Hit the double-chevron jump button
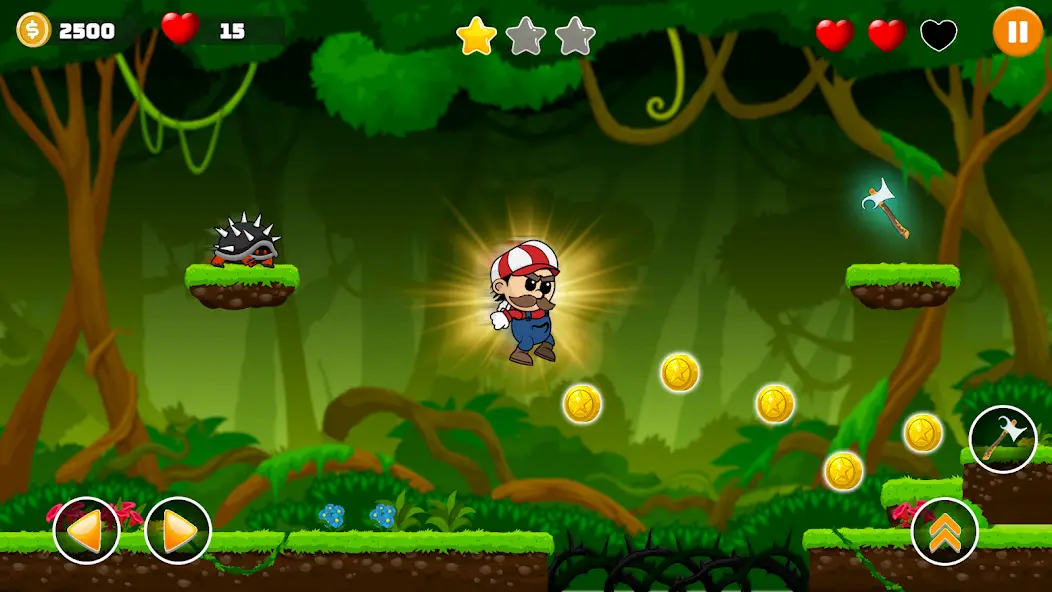This screenshot has width=1052, height=592. point(944,531)
